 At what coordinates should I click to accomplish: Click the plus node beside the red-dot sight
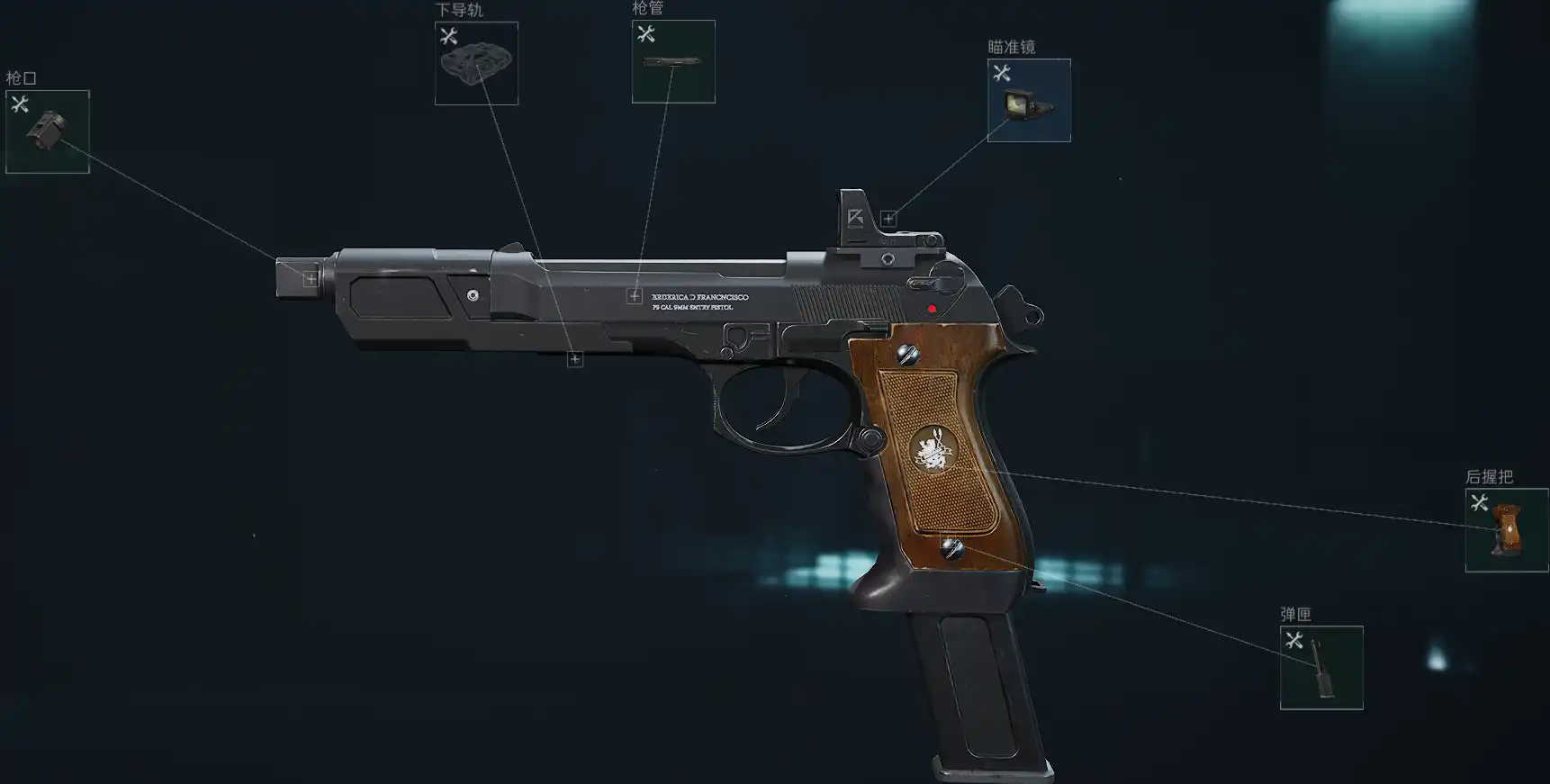[x=888, y=219]
